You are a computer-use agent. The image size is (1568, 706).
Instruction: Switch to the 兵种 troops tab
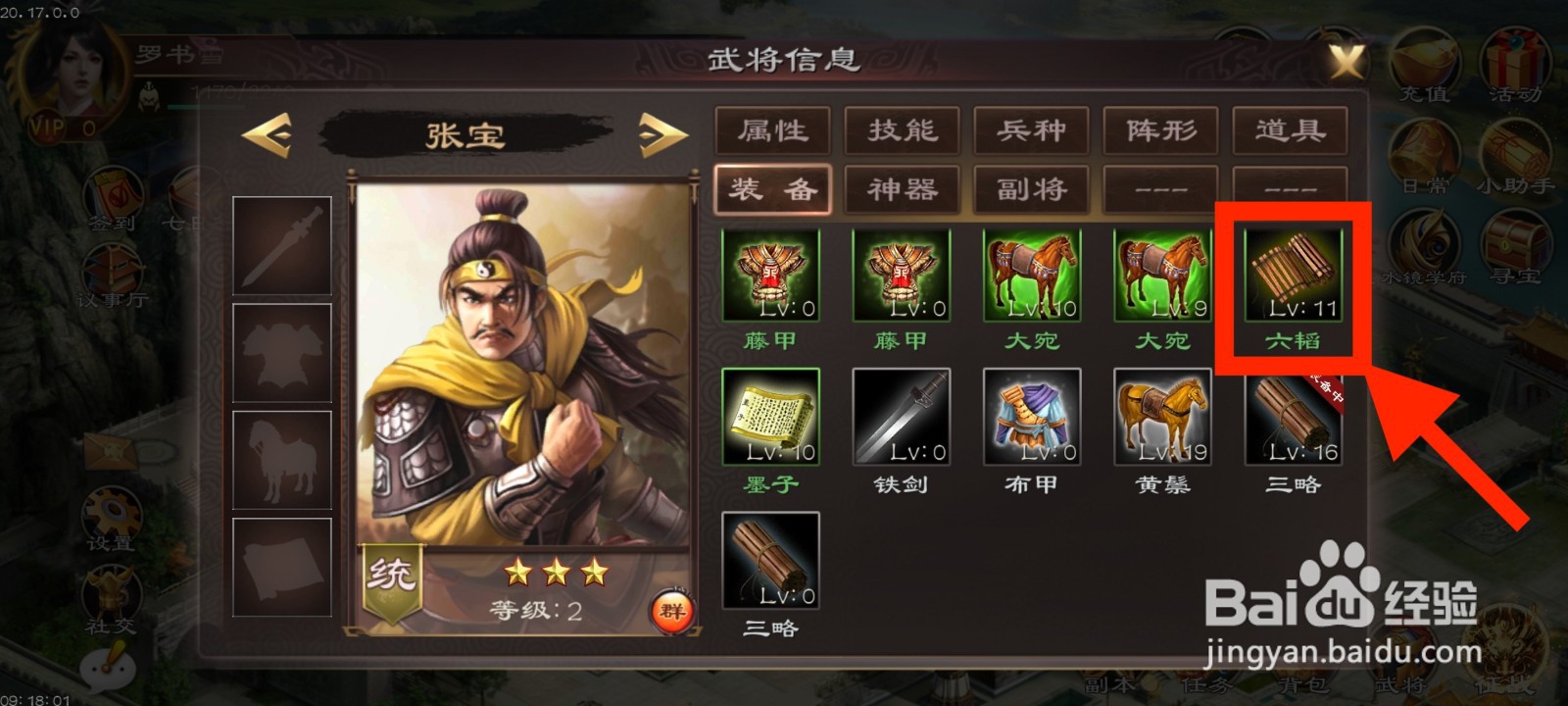[x=1031, y=130]
